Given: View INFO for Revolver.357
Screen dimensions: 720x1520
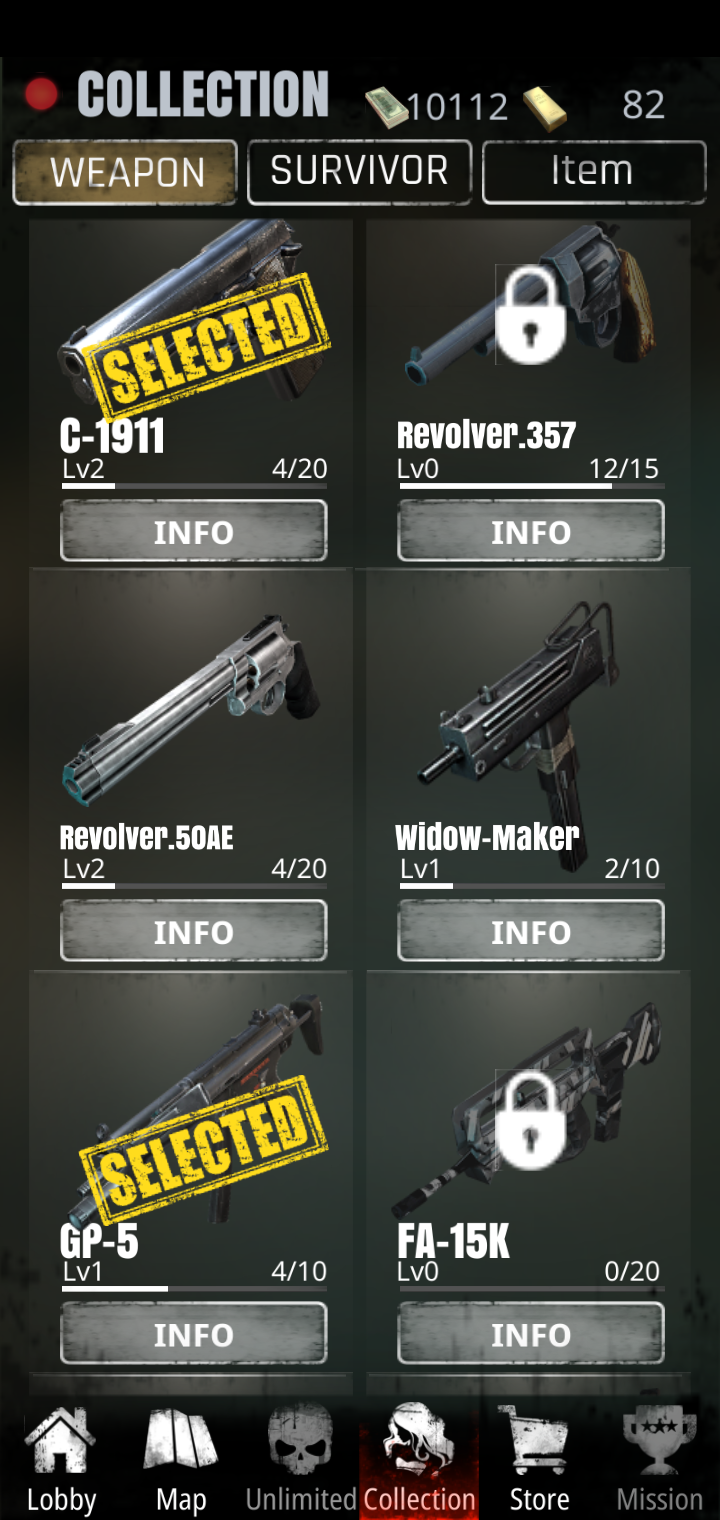Looking at the screenshot, I should pyautogui.click(x=531, y=531).
